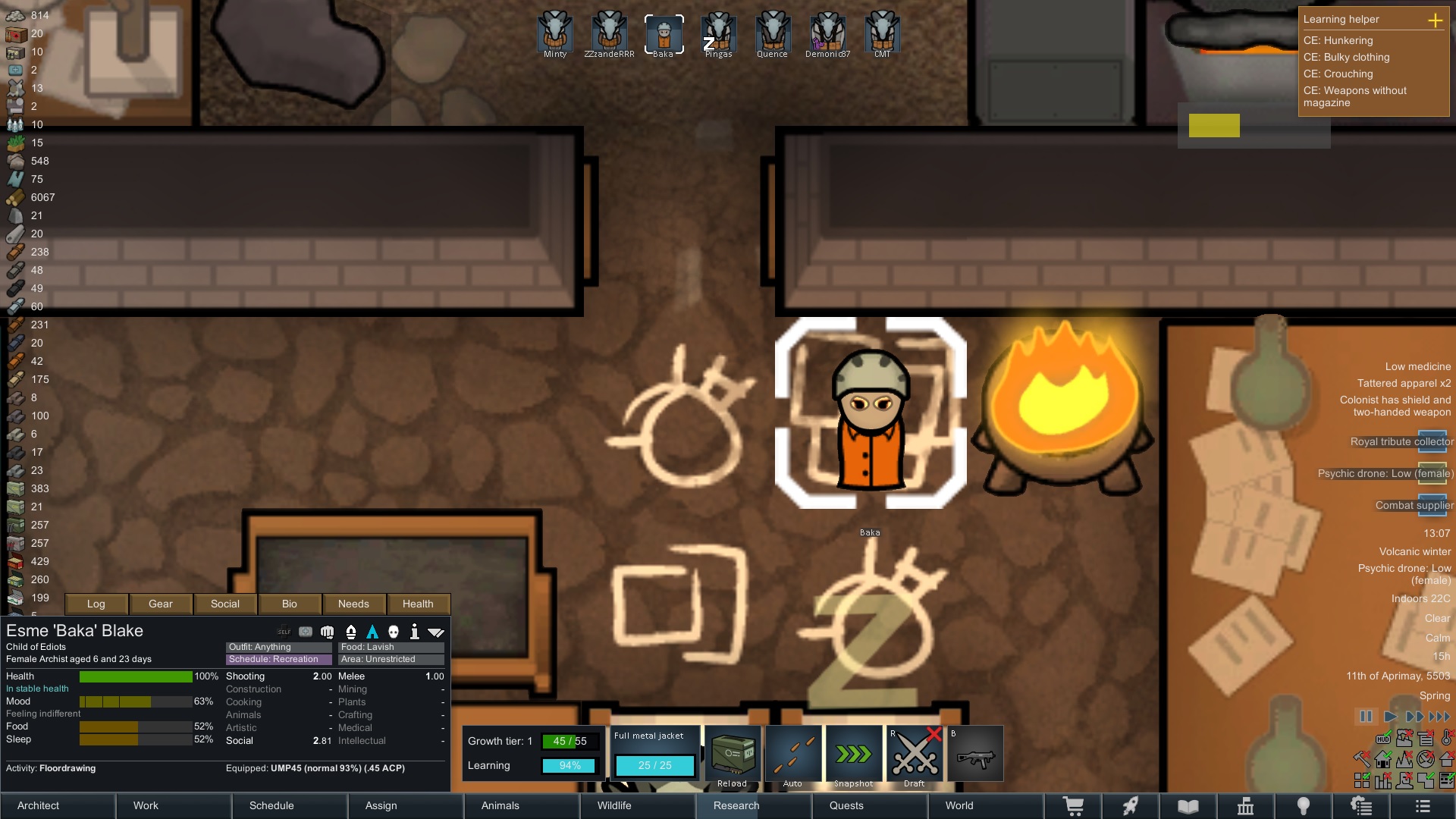Switch to the Gear tab

click(161, 604)
